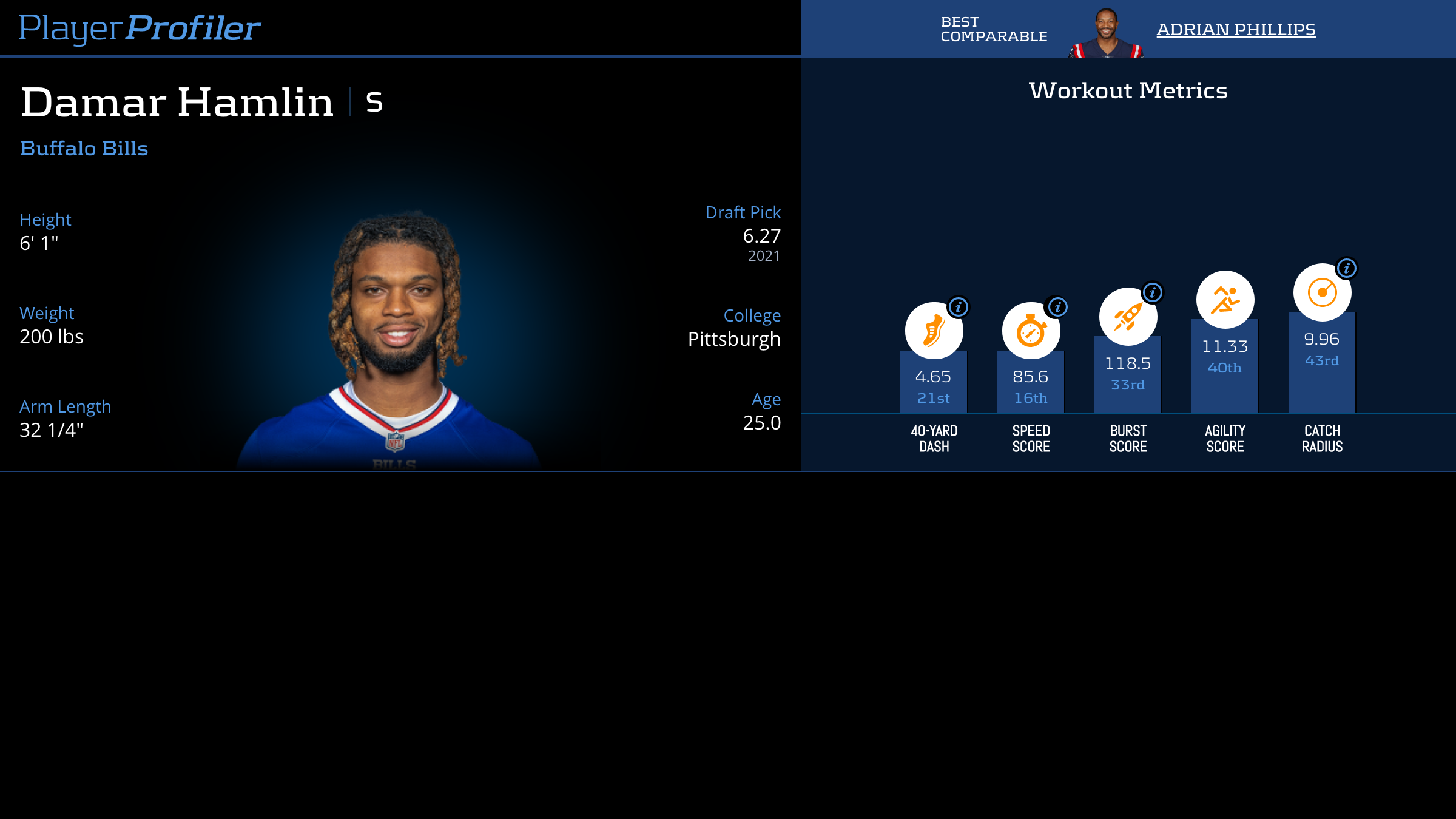
Task: Select the Agility Score running figure icon
Action: (1225, 300)
